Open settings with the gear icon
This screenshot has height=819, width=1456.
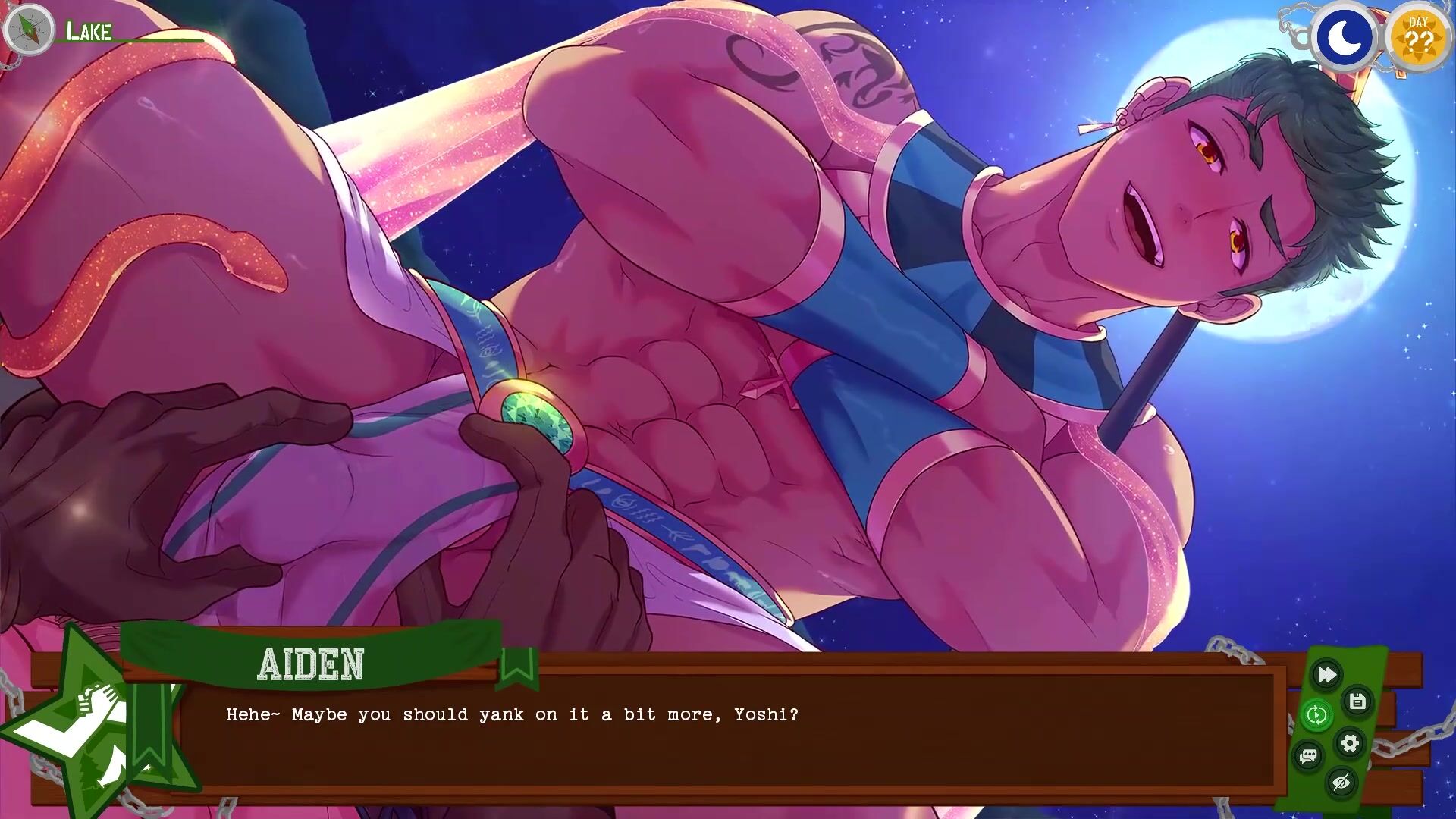pos(1350,742)
